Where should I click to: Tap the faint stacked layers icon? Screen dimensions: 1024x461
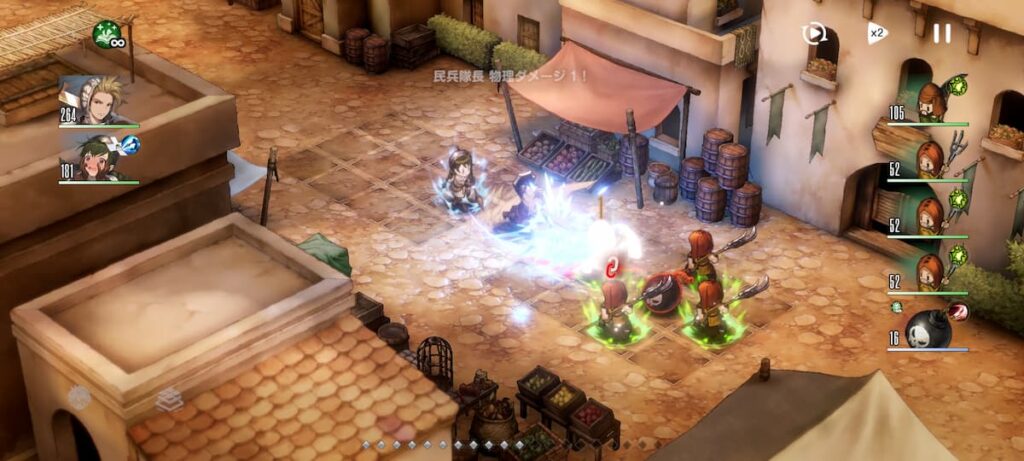(168, 399)
